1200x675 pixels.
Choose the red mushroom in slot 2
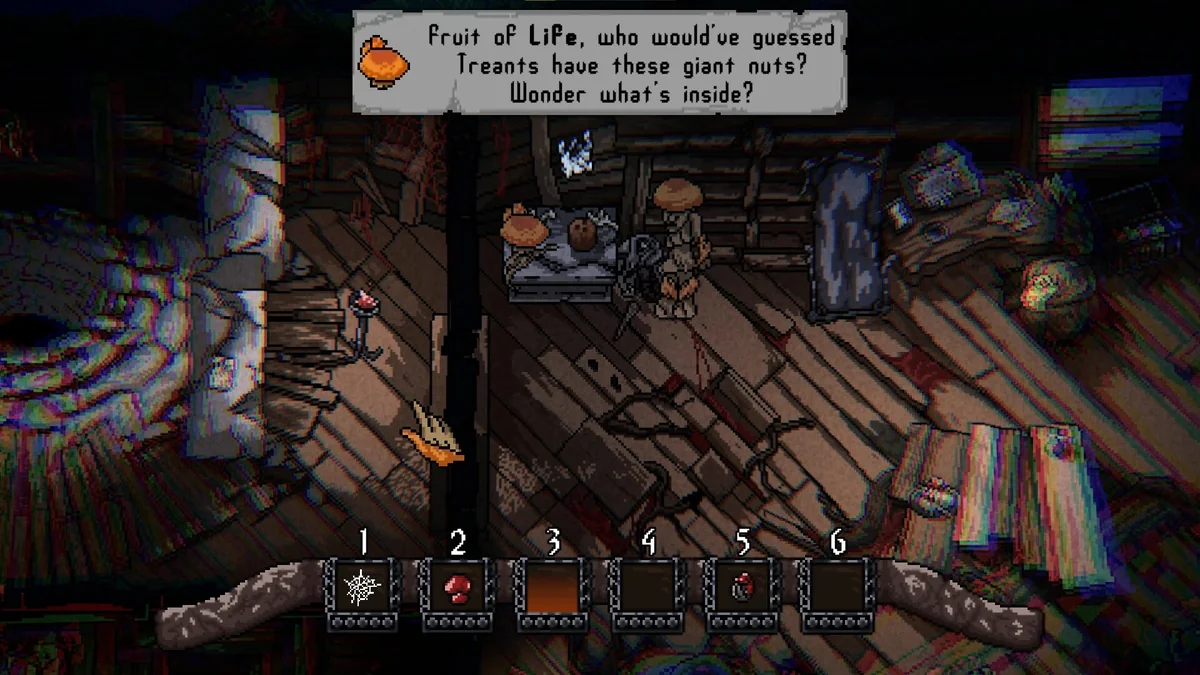pos(457,589)
